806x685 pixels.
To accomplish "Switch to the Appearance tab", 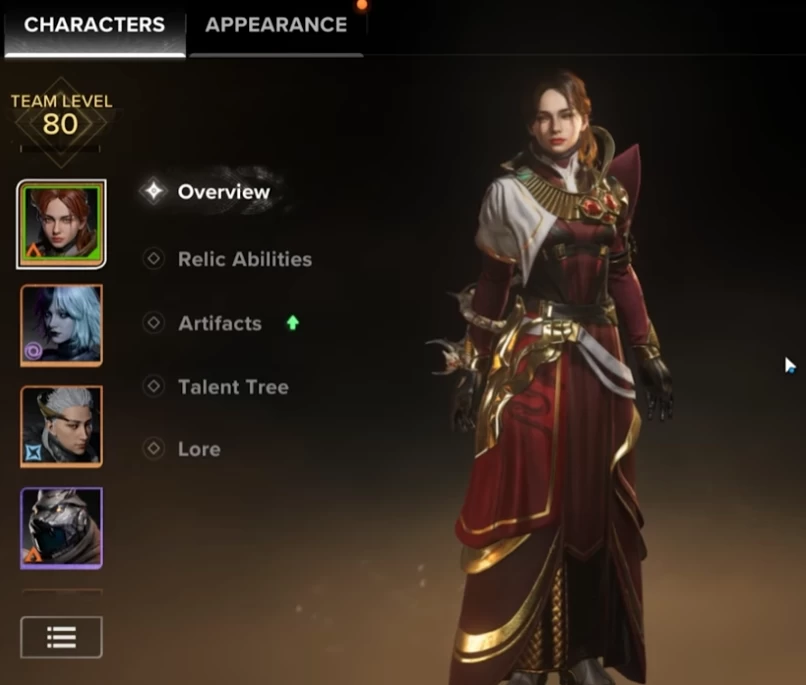I will coord(276,26).
